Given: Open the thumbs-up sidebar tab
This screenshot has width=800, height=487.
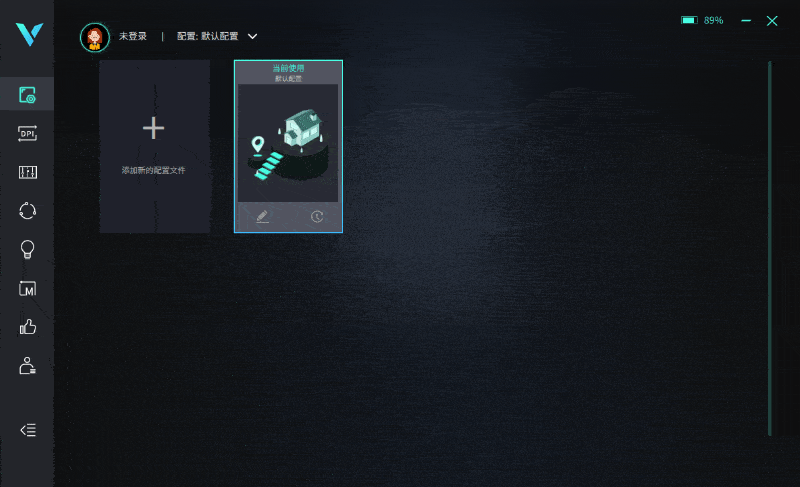Looking at the screenshot, I should pyautogui.click(x=27, y=326).
